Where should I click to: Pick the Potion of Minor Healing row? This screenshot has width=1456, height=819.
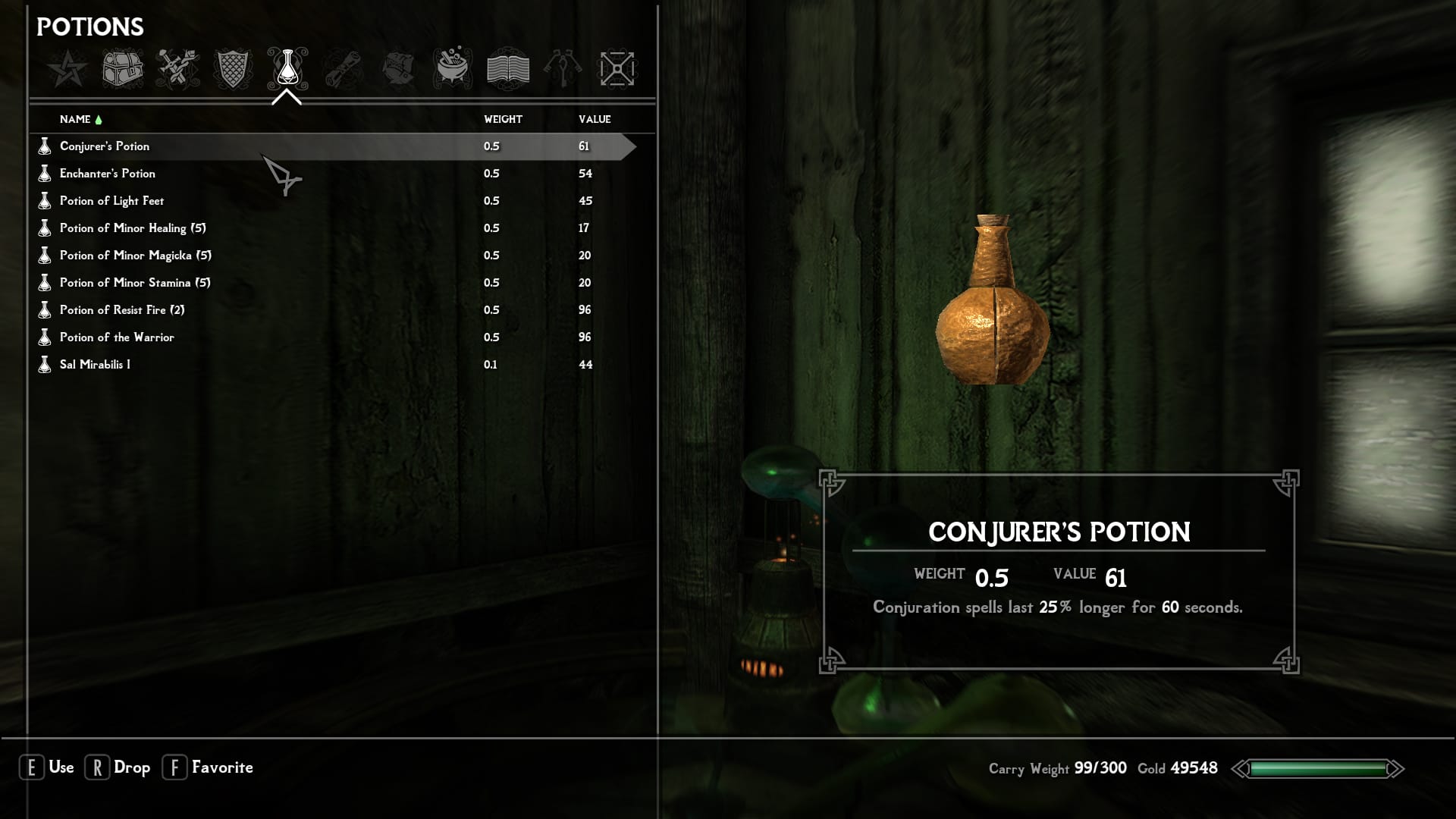pyautogui.click(x=133, y=228)
